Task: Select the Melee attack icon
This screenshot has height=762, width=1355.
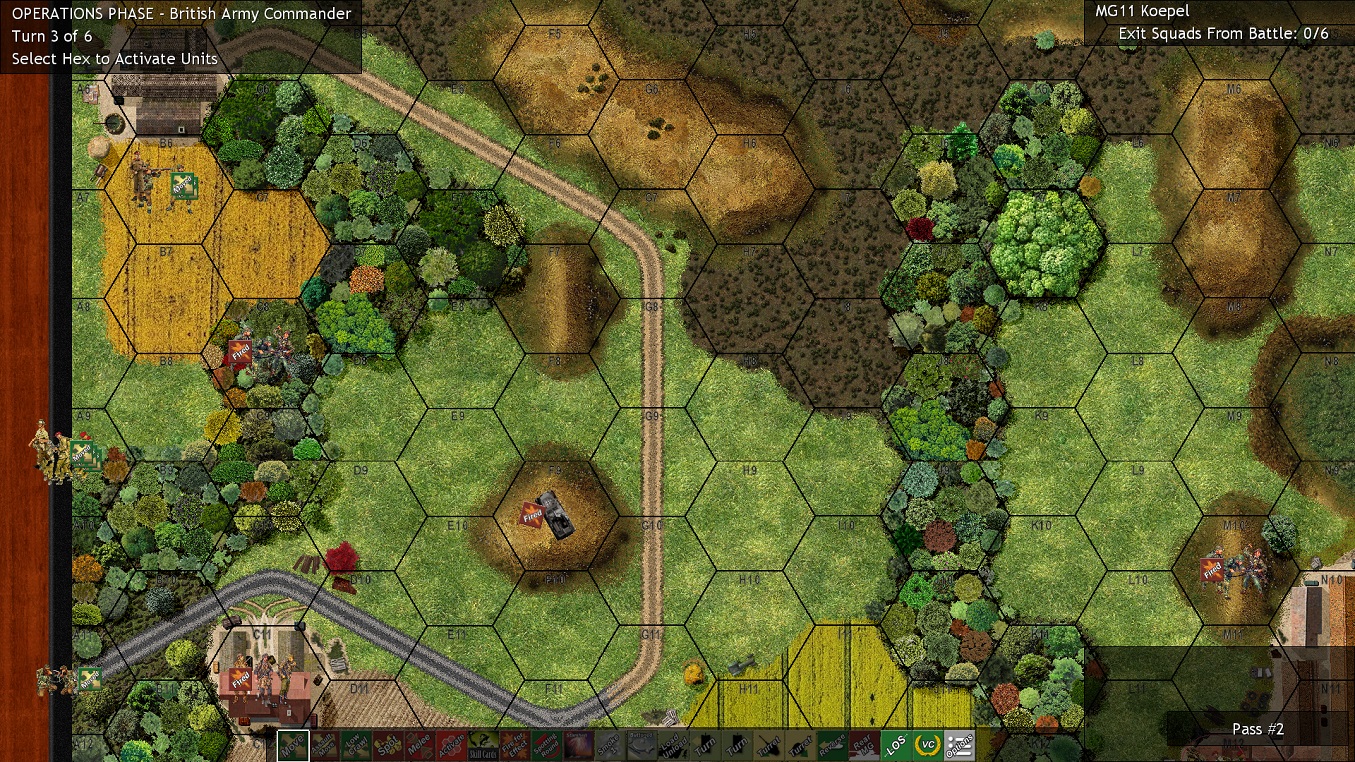Action: [x=422, y=745]
